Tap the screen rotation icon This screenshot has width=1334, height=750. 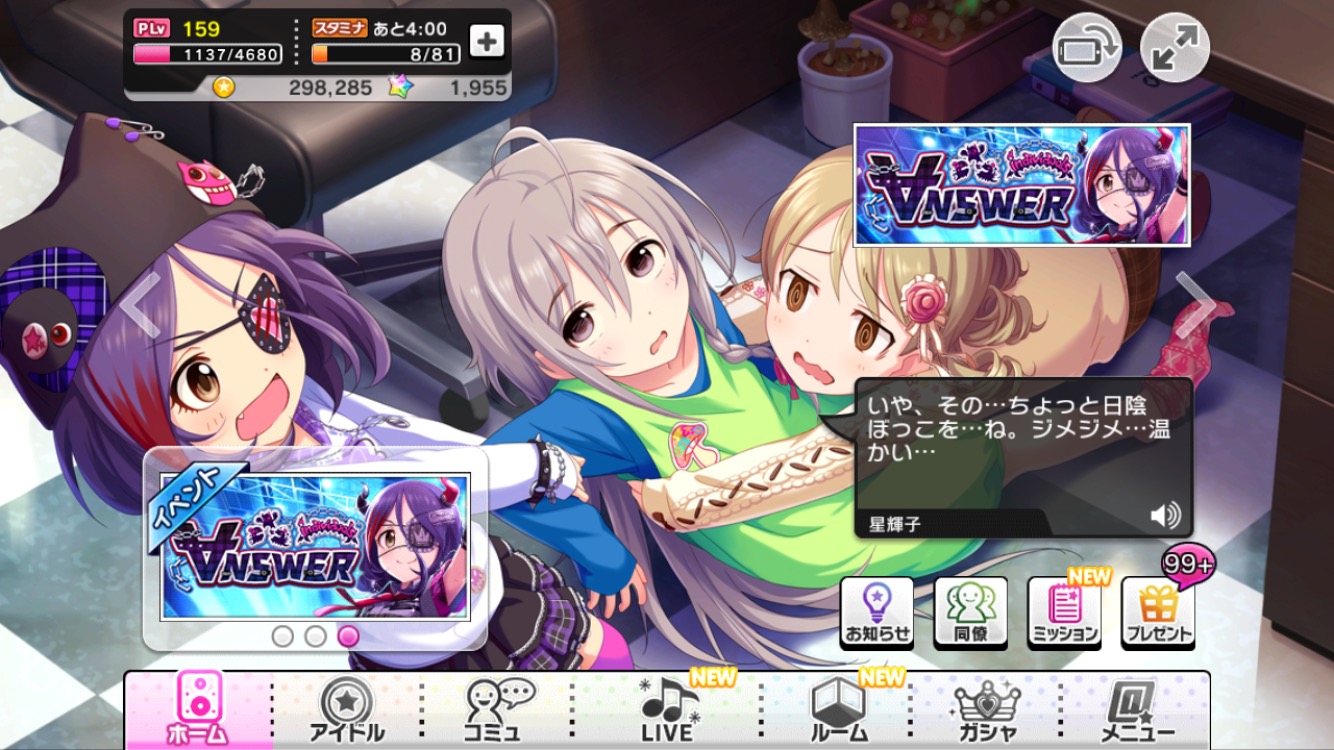(x=1086, y=48)
